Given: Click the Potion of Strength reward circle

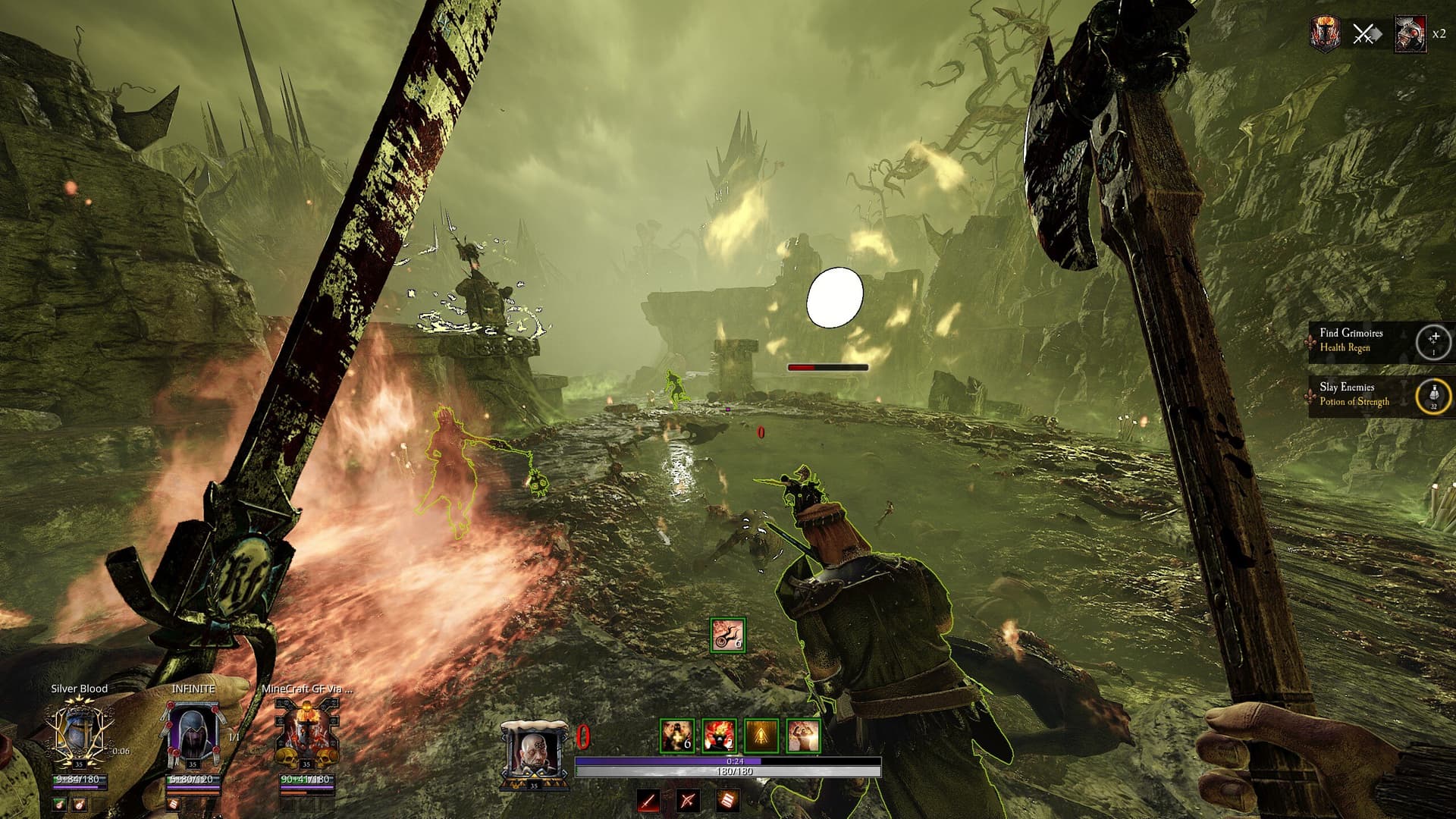Looking at the screenshot, I should point(1433,396).
